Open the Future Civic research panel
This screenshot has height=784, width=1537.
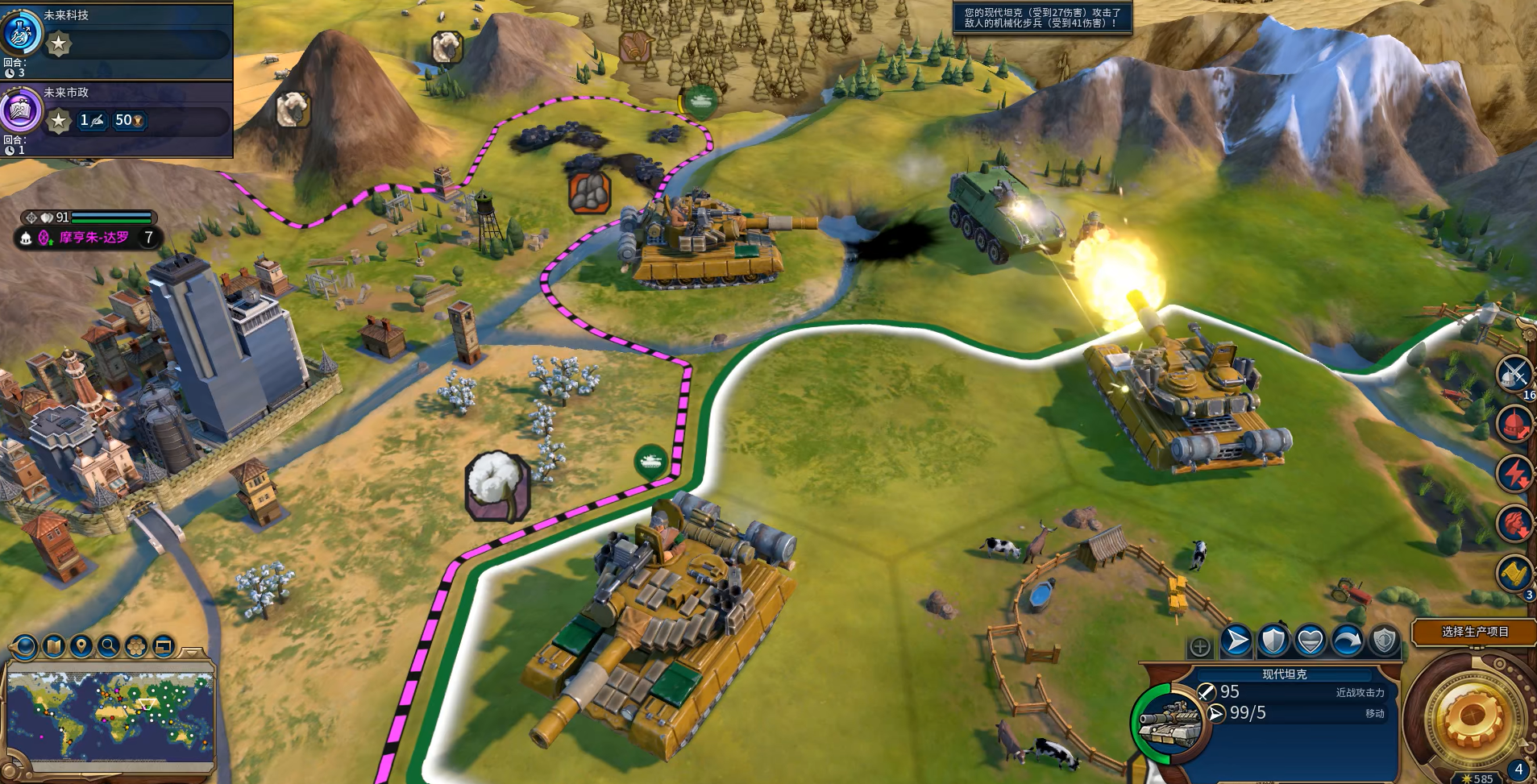[22, 110]
